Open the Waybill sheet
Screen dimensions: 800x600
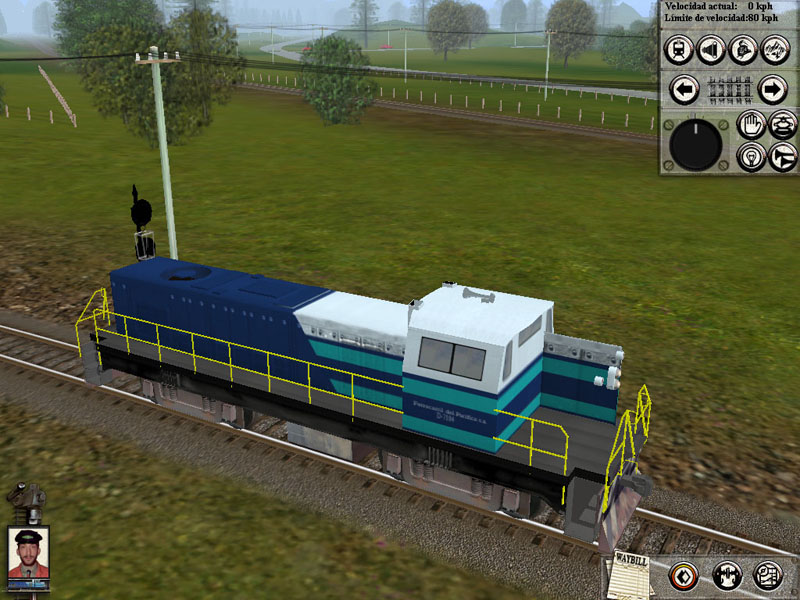(630, 573)
